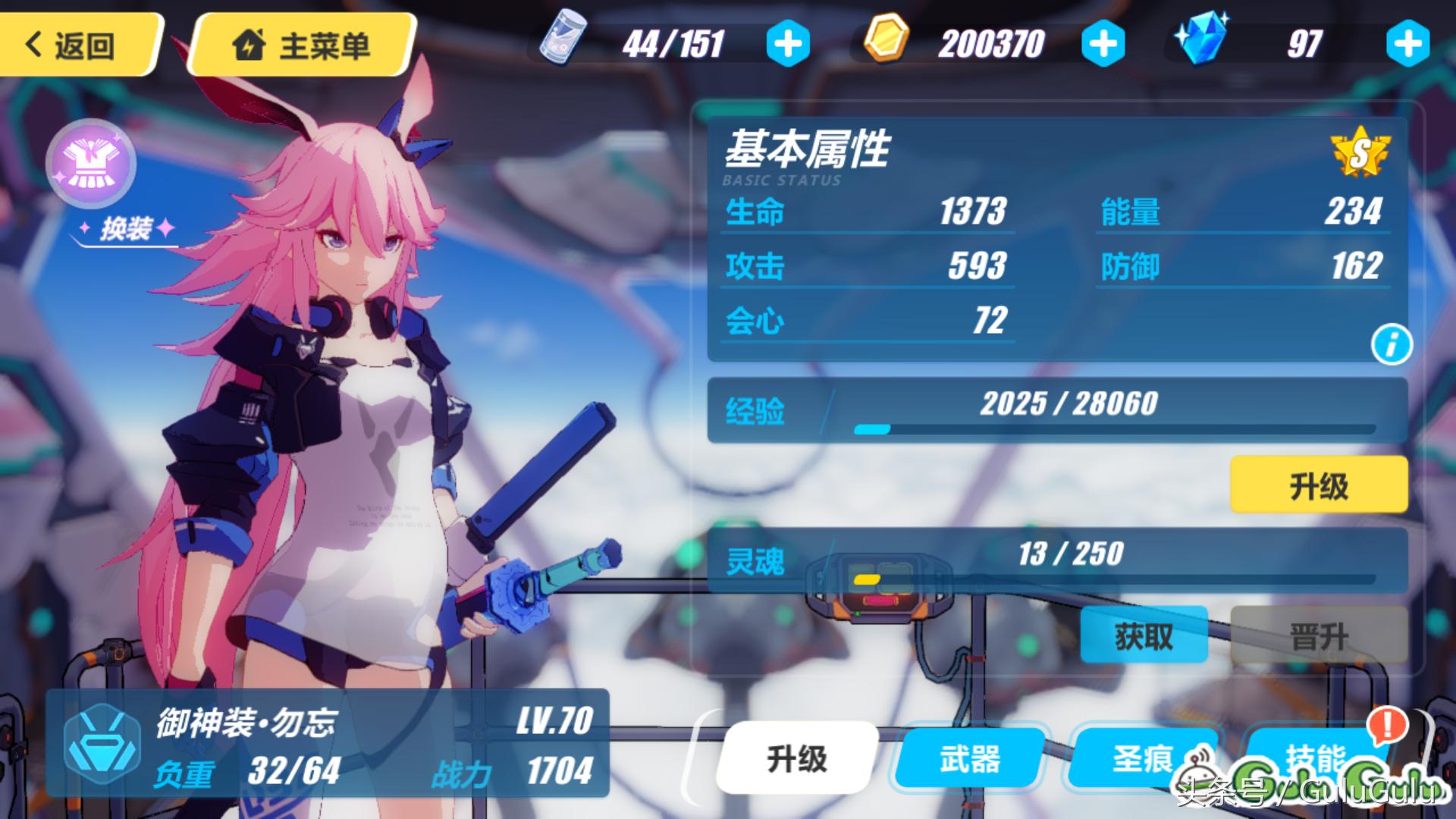
Task: Switch to the 圣痕 stigmata tab
Action: (x=1142, y=758)
